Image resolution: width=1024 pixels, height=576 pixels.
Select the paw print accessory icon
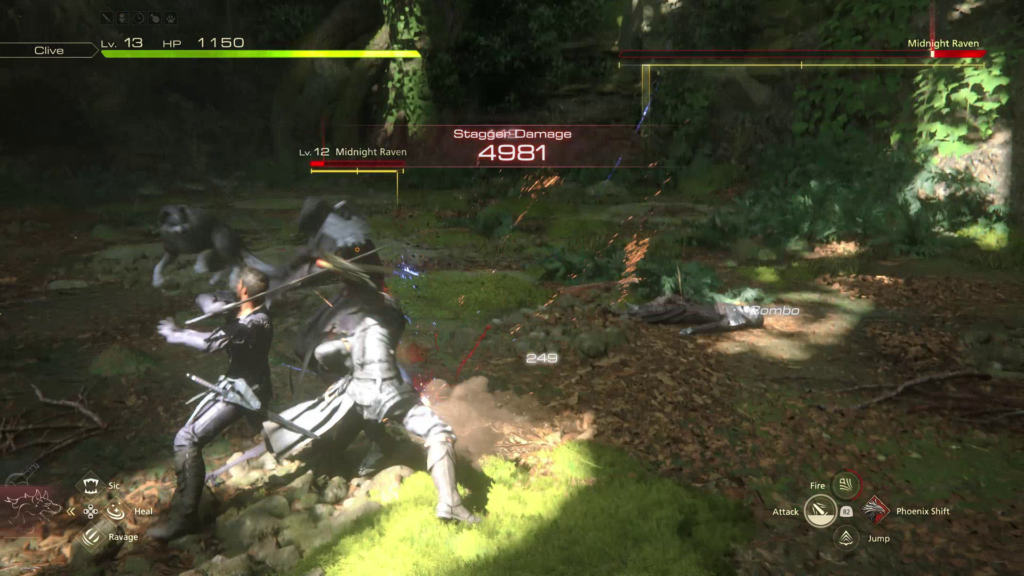[171, 17]
